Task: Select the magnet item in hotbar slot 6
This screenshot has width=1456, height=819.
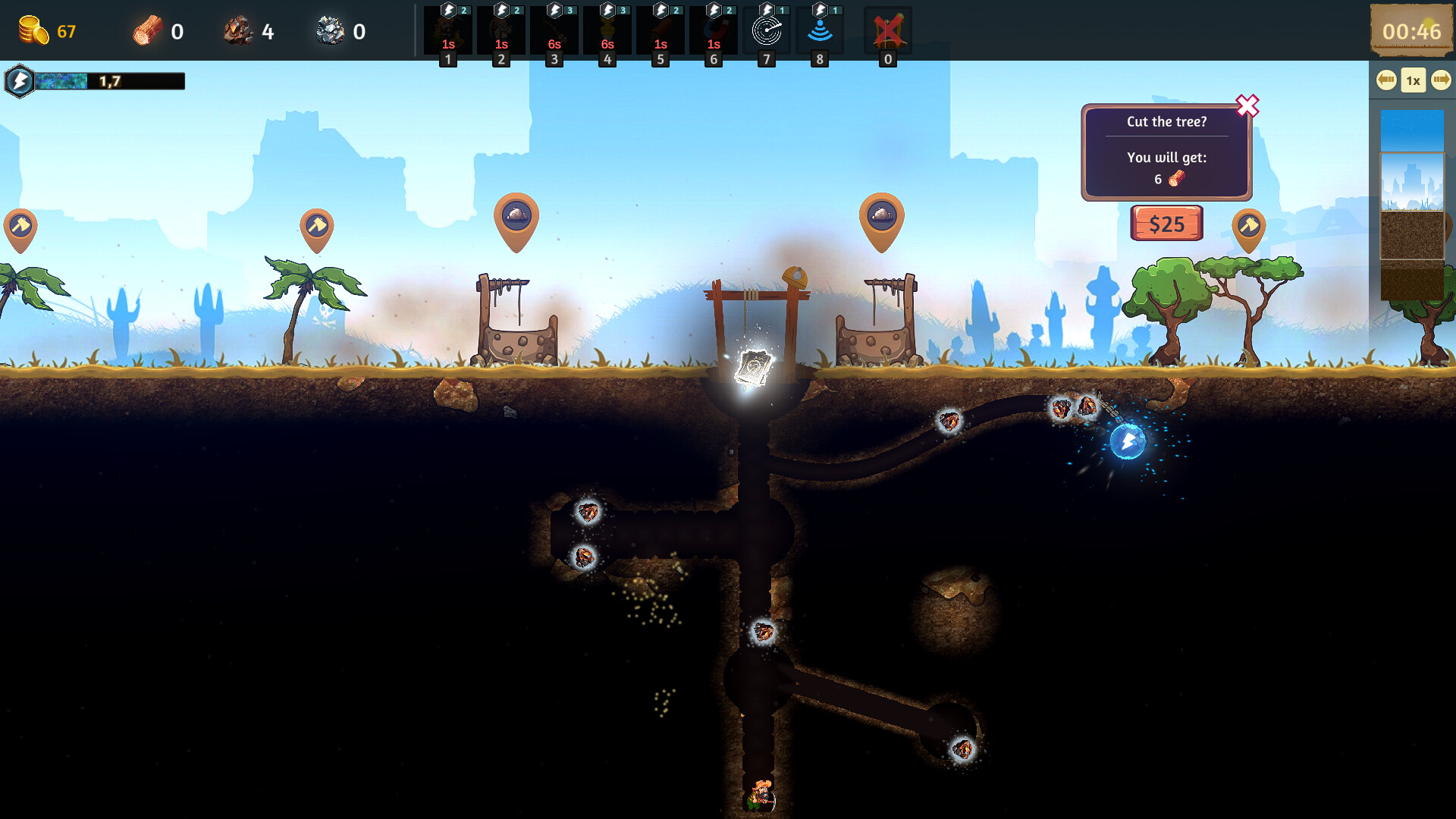Action: 714,30
